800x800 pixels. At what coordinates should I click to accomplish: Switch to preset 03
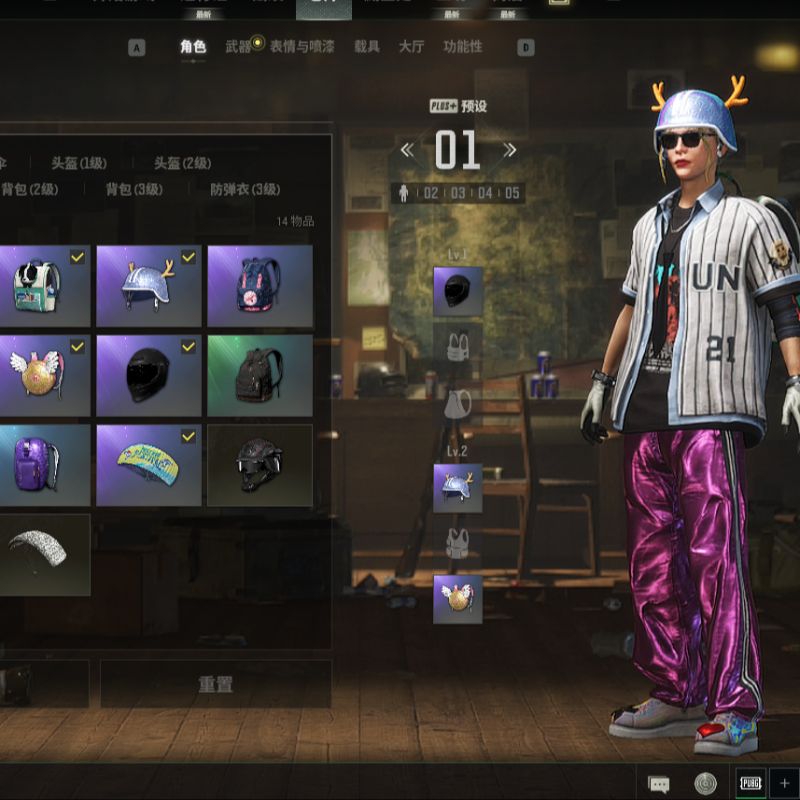tap(458, 193)
